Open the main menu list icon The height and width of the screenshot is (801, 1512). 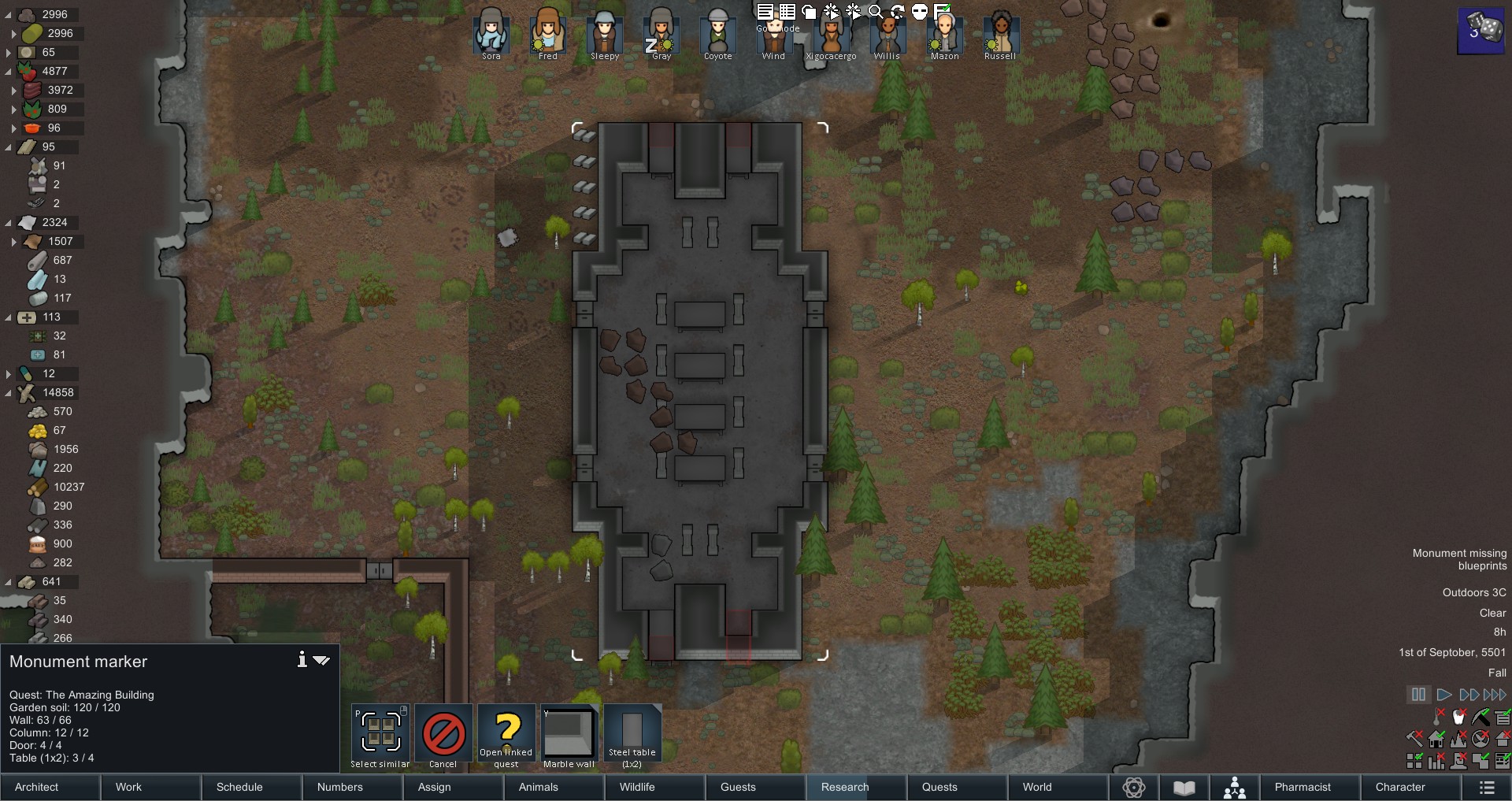click(1487, 788)
